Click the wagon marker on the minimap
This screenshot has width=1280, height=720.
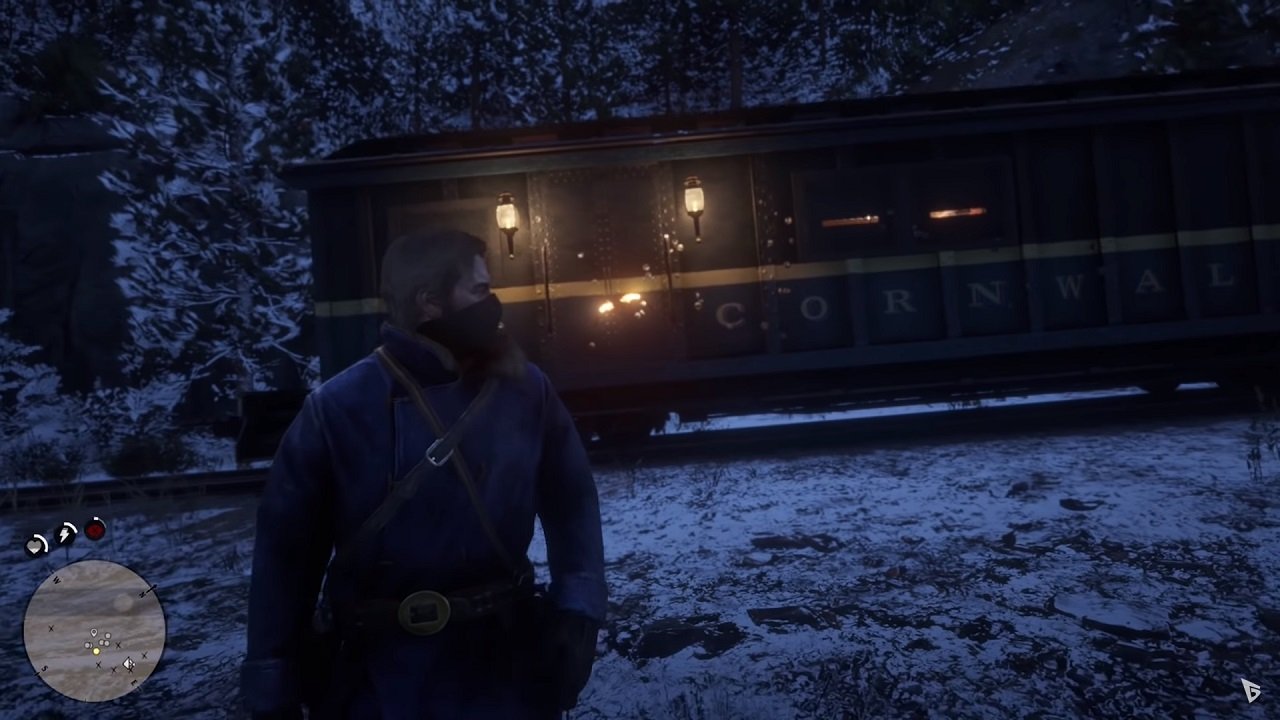tap(128, 664)
